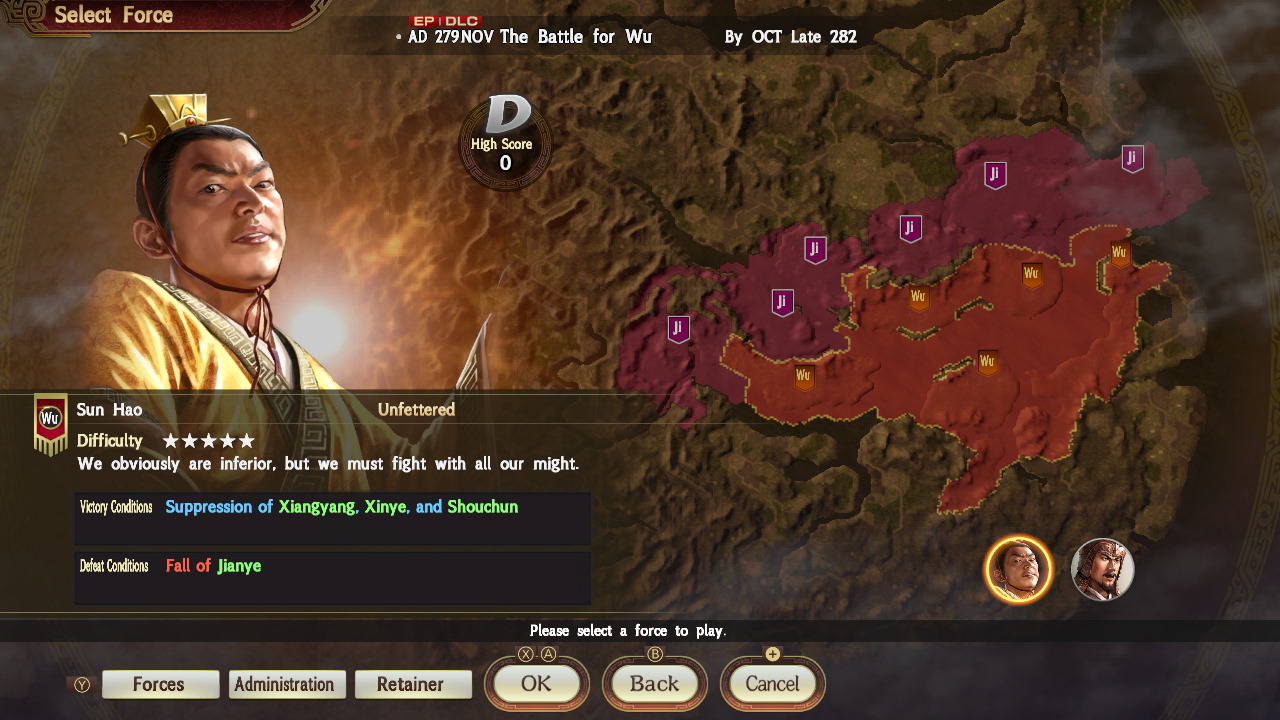
Task: Switch to the Administration tab
Action: click(287, 684)
